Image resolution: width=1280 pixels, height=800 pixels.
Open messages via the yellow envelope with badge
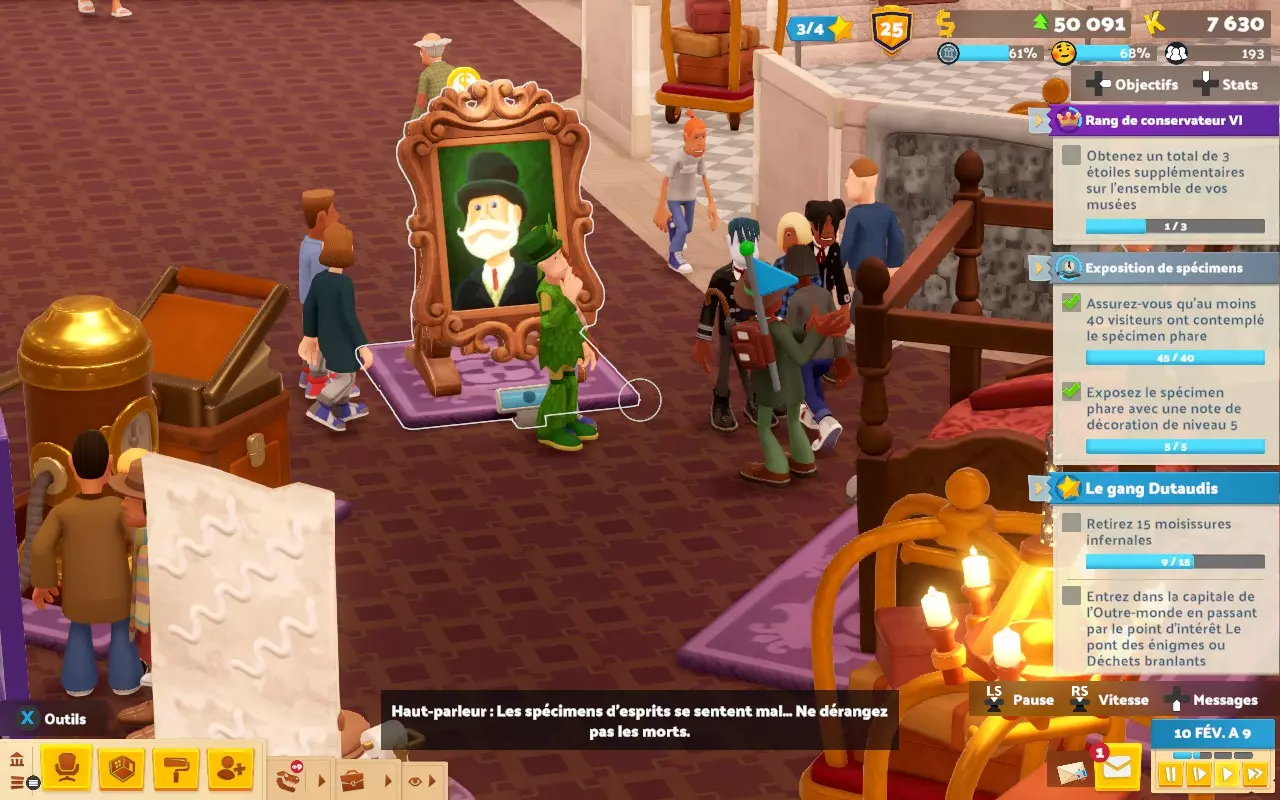coord(1118,769)
